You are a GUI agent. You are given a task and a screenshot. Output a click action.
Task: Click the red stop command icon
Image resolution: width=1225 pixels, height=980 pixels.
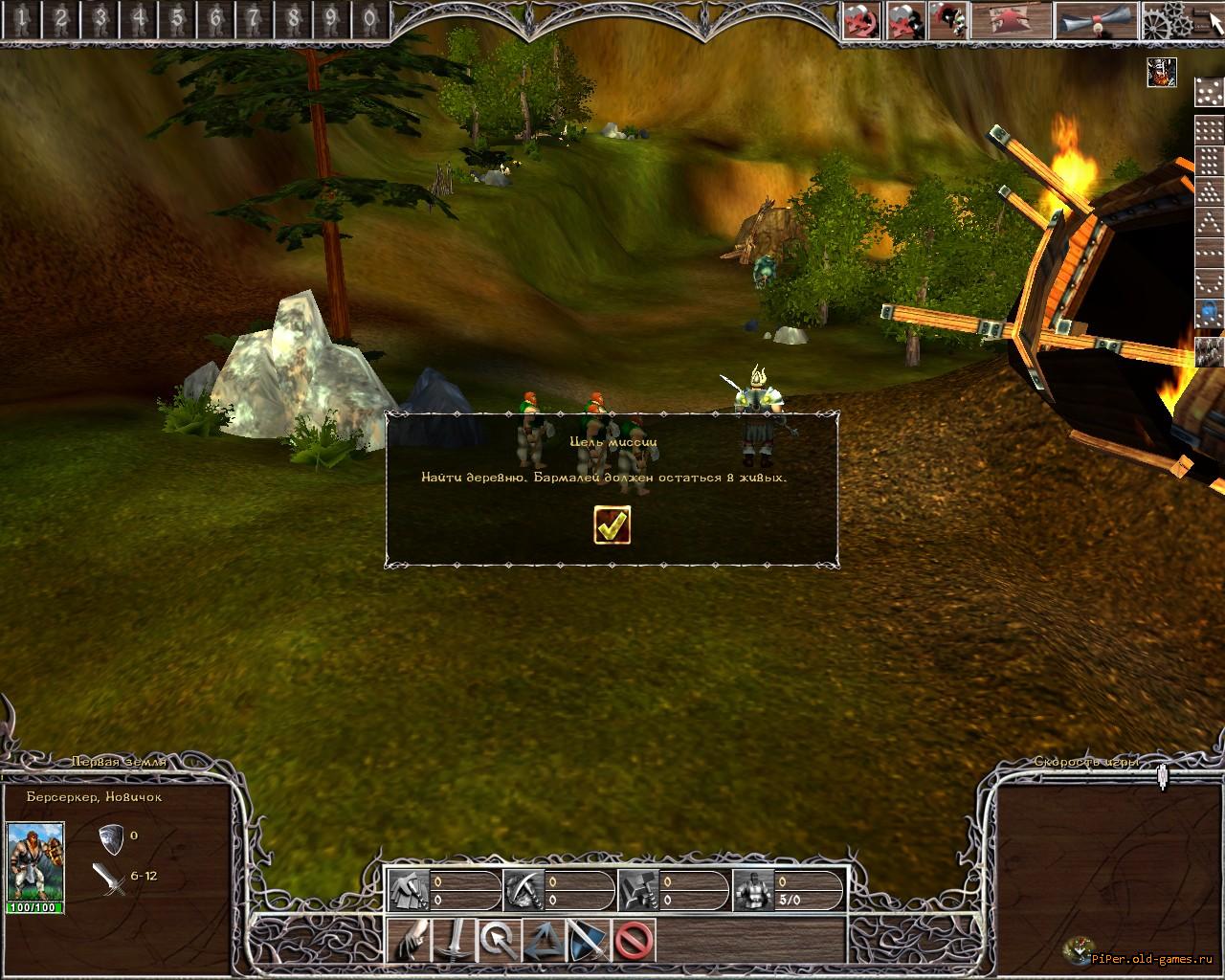pos(634,941)
